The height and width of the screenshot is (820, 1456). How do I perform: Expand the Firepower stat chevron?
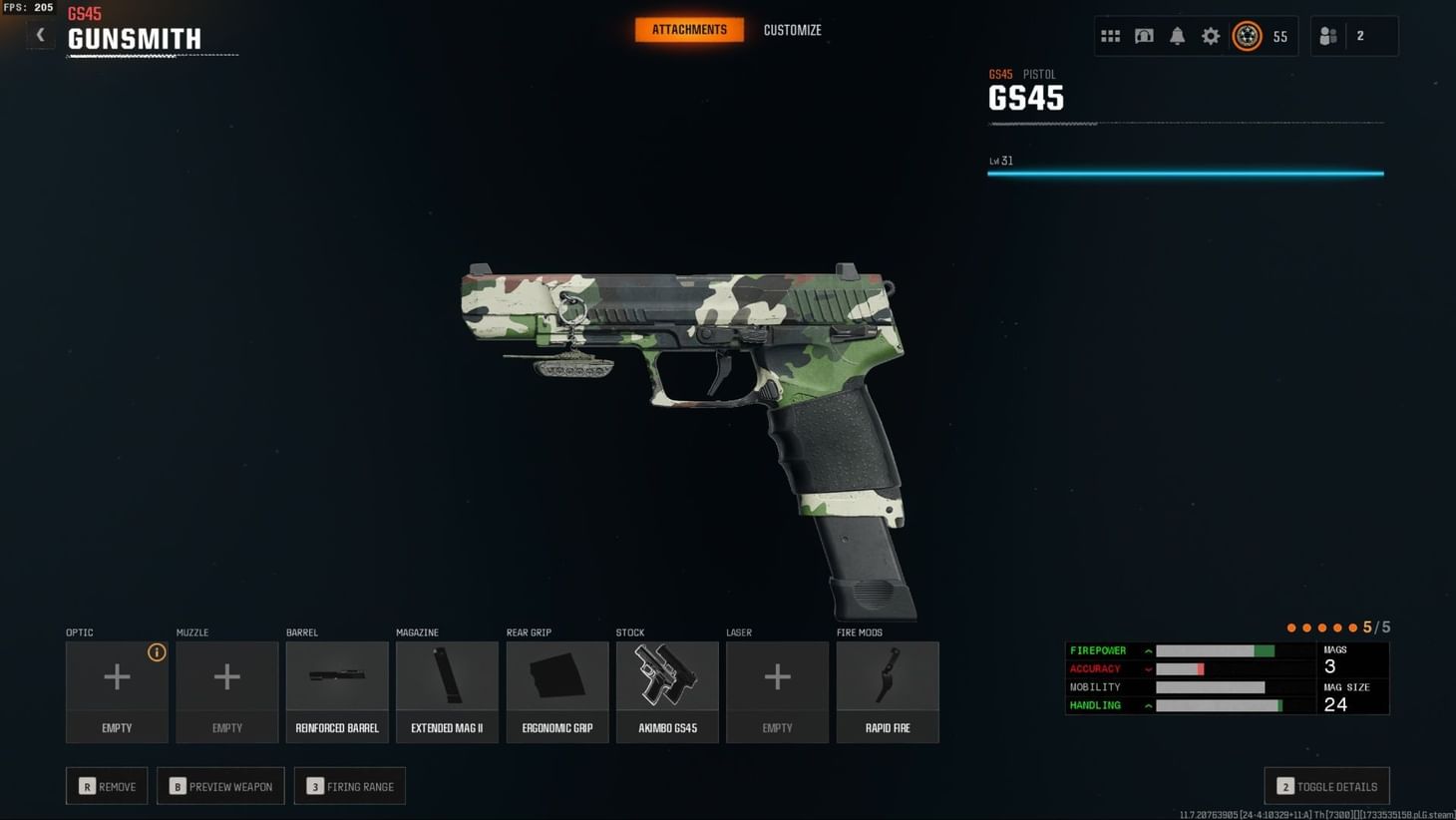pyautogui.click(x=1148, y=650)
